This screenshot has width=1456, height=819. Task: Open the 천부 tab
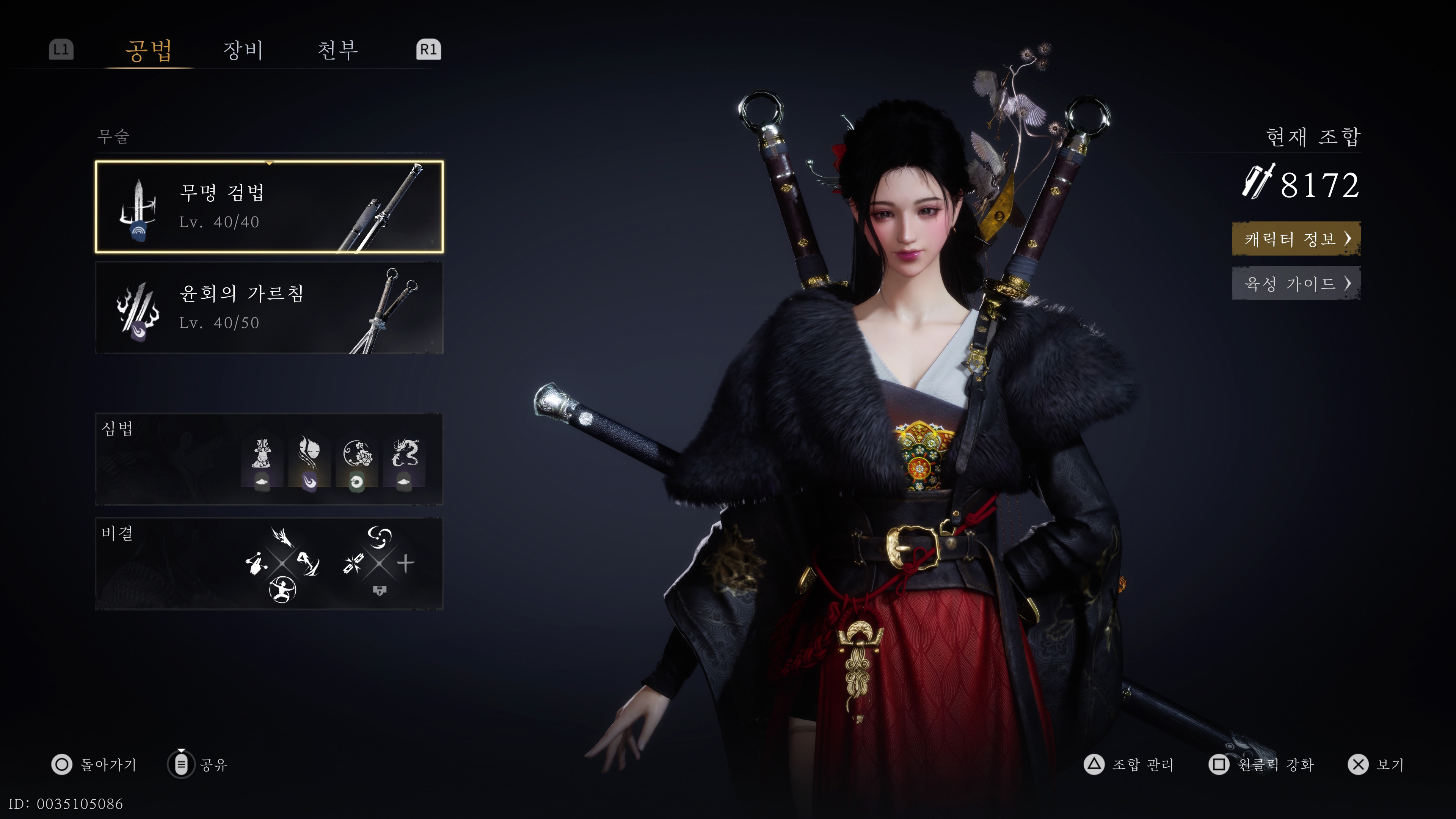click(x=337, y=50)
